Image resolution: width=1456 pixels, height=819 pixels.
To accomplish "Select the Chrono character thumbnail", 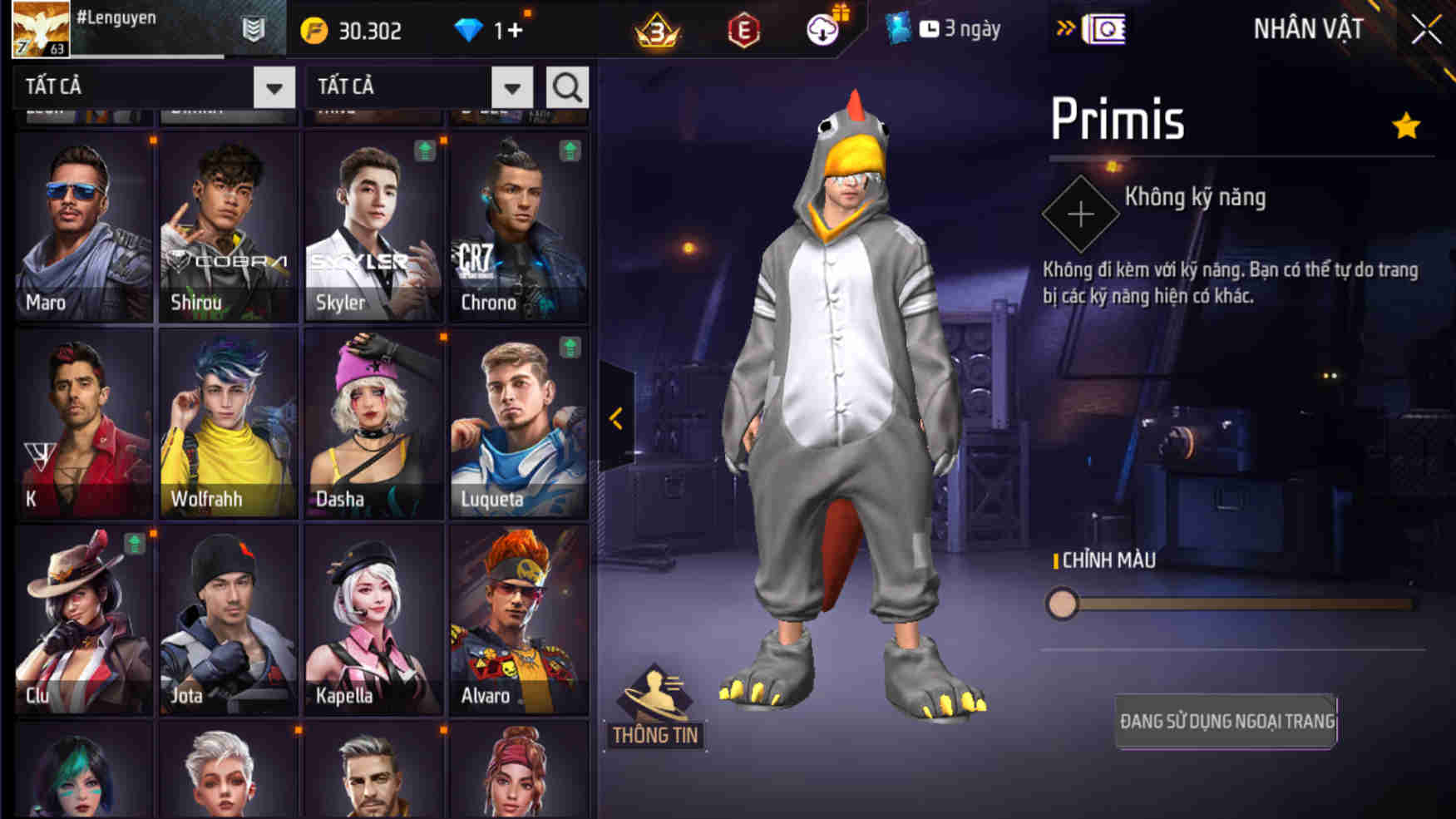I will (x=520, y=224).
